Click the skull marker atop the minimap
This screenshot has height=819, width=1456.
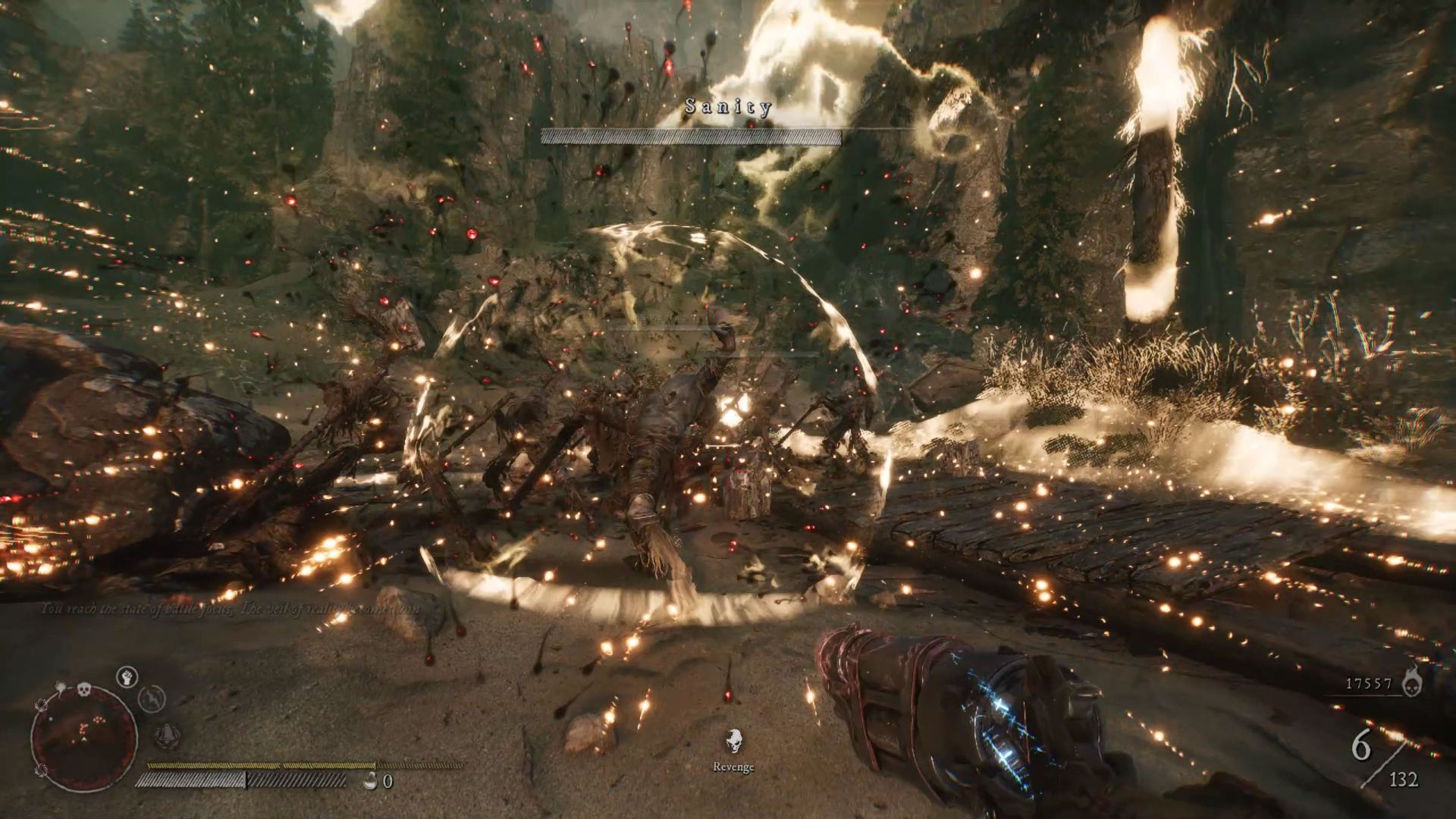click(x=83, y=690)
